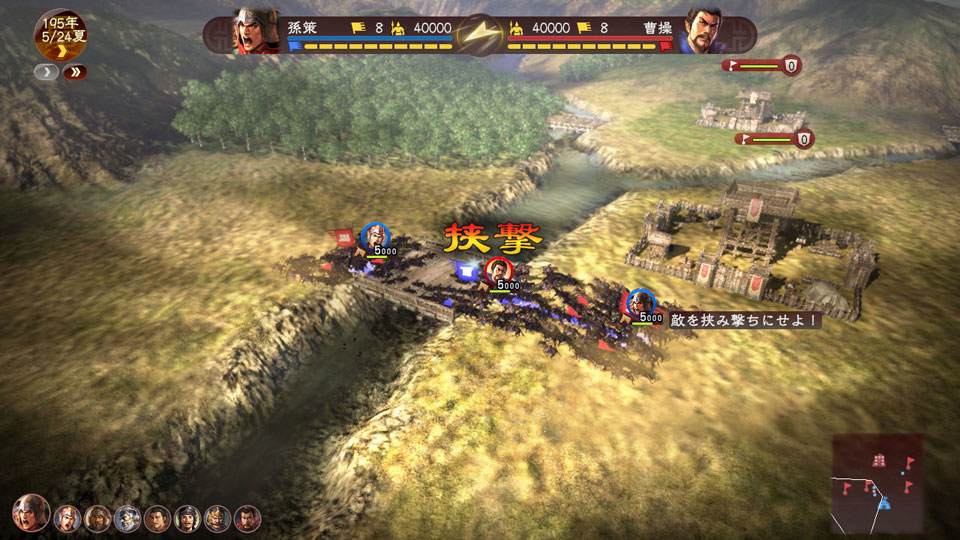The height and width of the screenshot is (540, 960).
Task: Set battle speed to the single arrow
Action: point(46,72)
